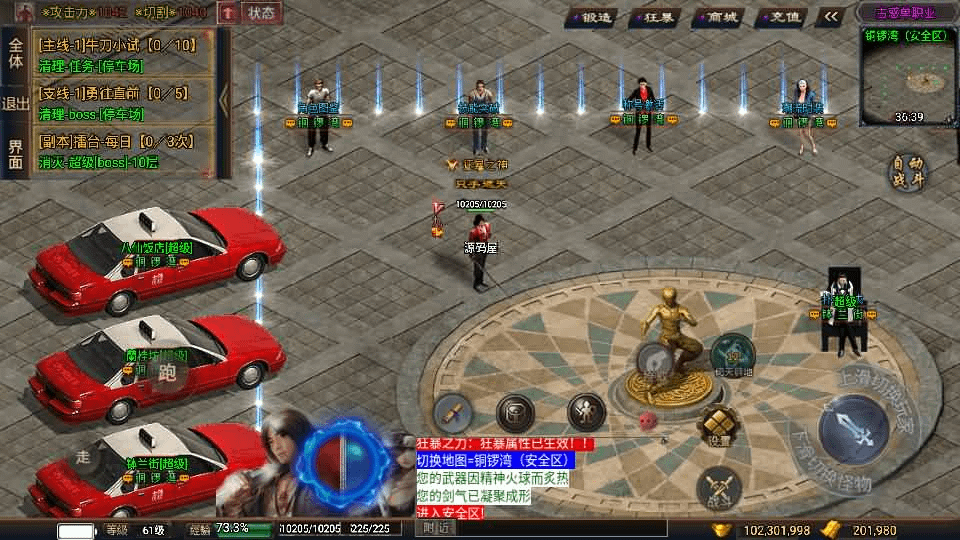Click the 退出 exit button
960x540 pixels.
coord(15,104)
